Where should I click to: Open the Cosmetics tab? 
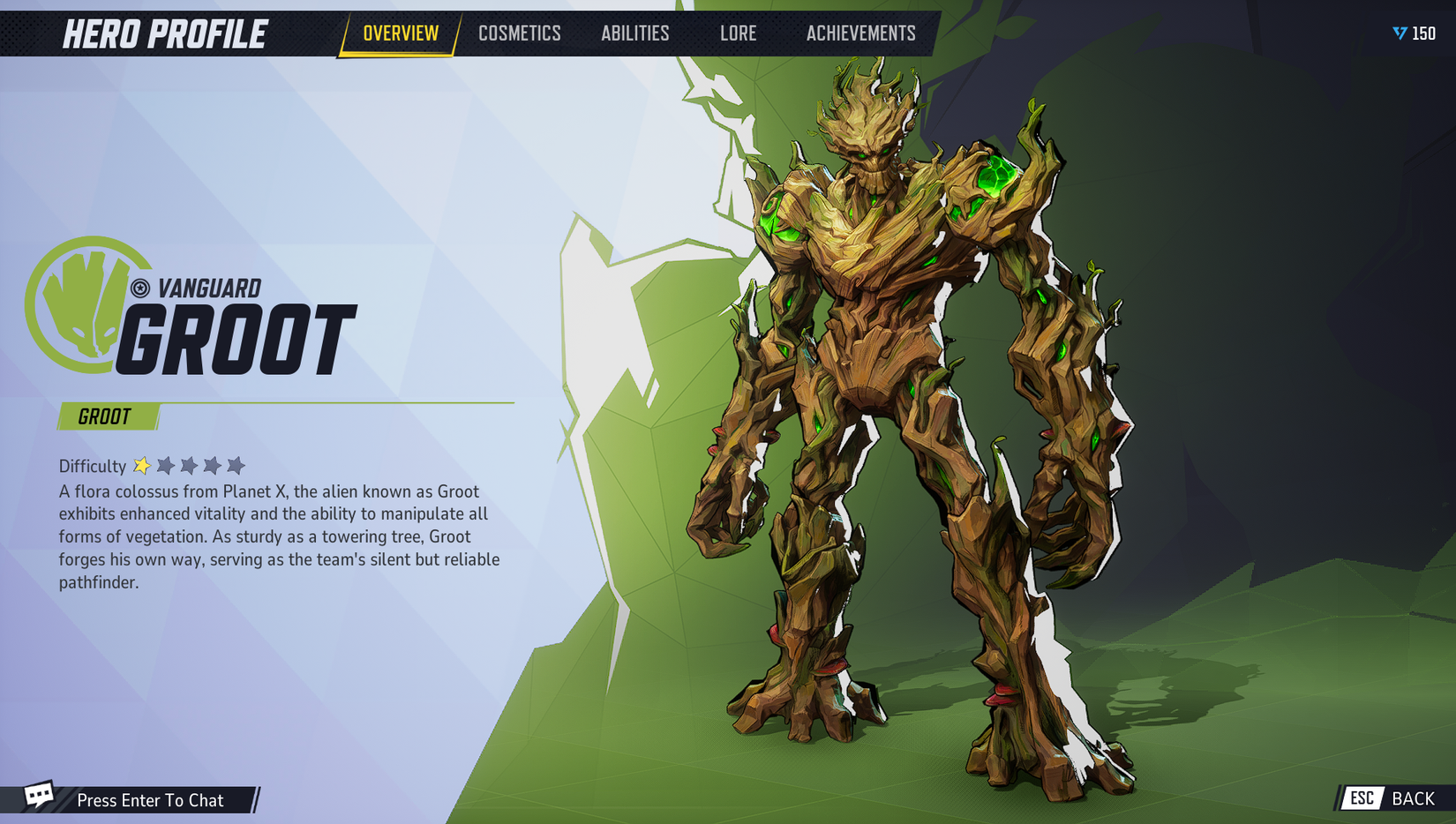519,34
